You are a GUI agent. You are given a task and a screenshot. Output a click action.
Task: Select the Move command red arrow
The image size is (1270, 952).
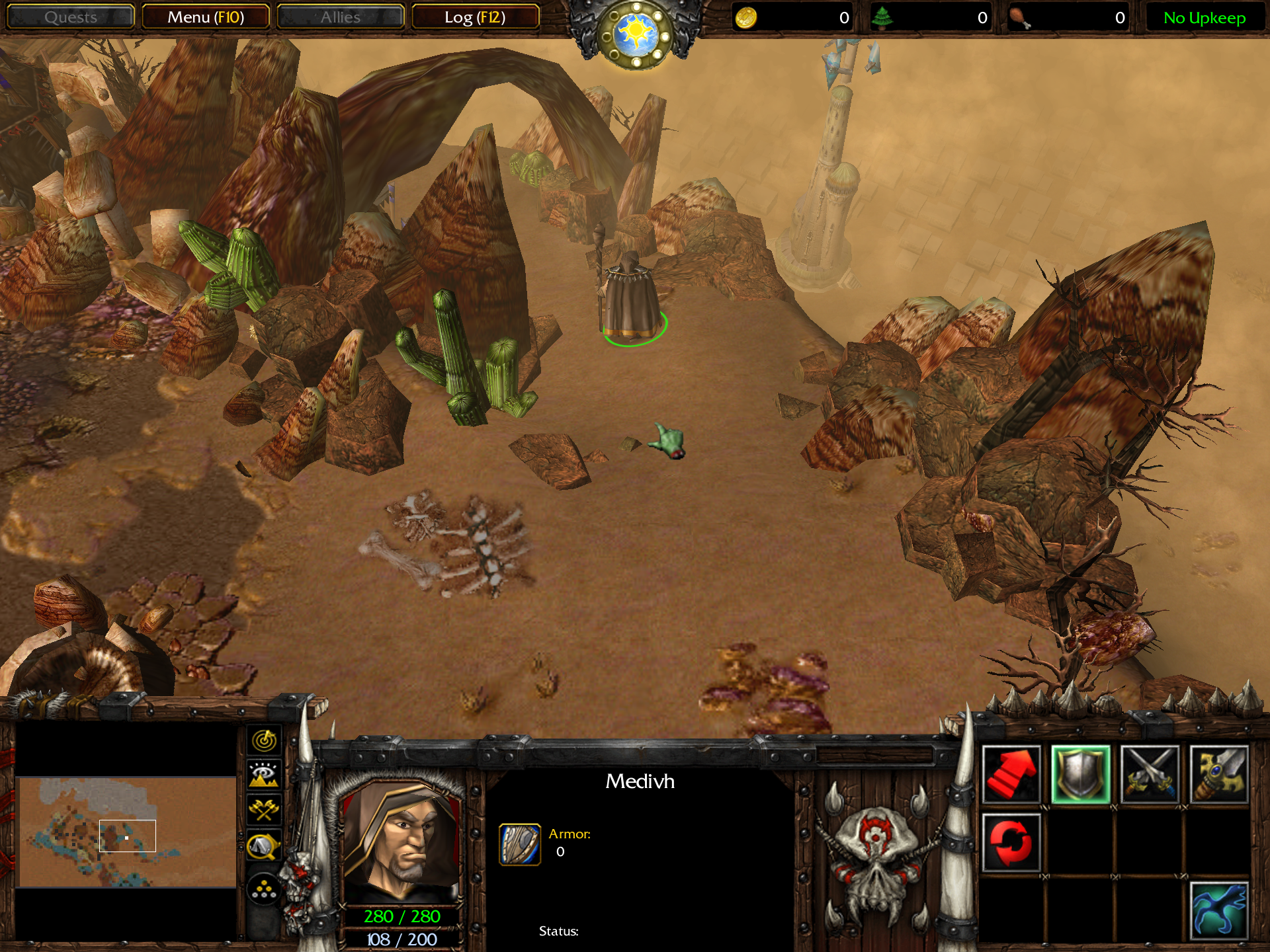click(1011, 774)
